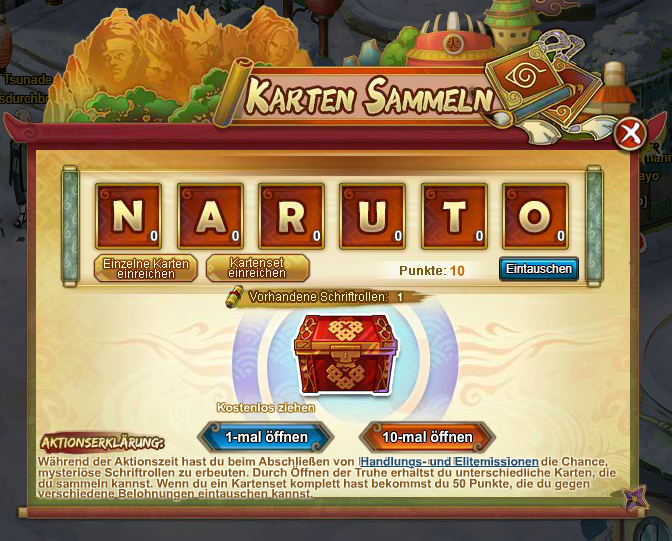This screenshot has width=672, height=541.
Task: Submit card set with Kartenset einreichen
Action: point(257,268)
